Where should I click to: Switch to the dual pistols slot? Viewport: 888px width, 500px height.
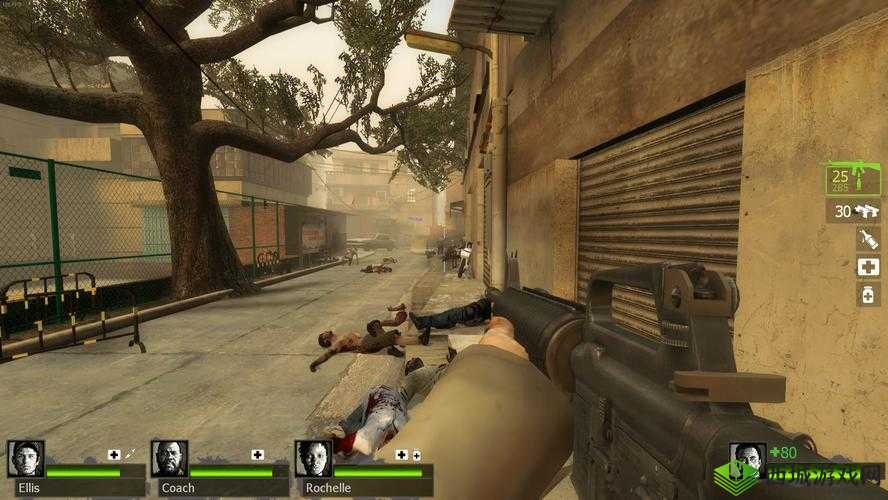click(x=853, y=211)
